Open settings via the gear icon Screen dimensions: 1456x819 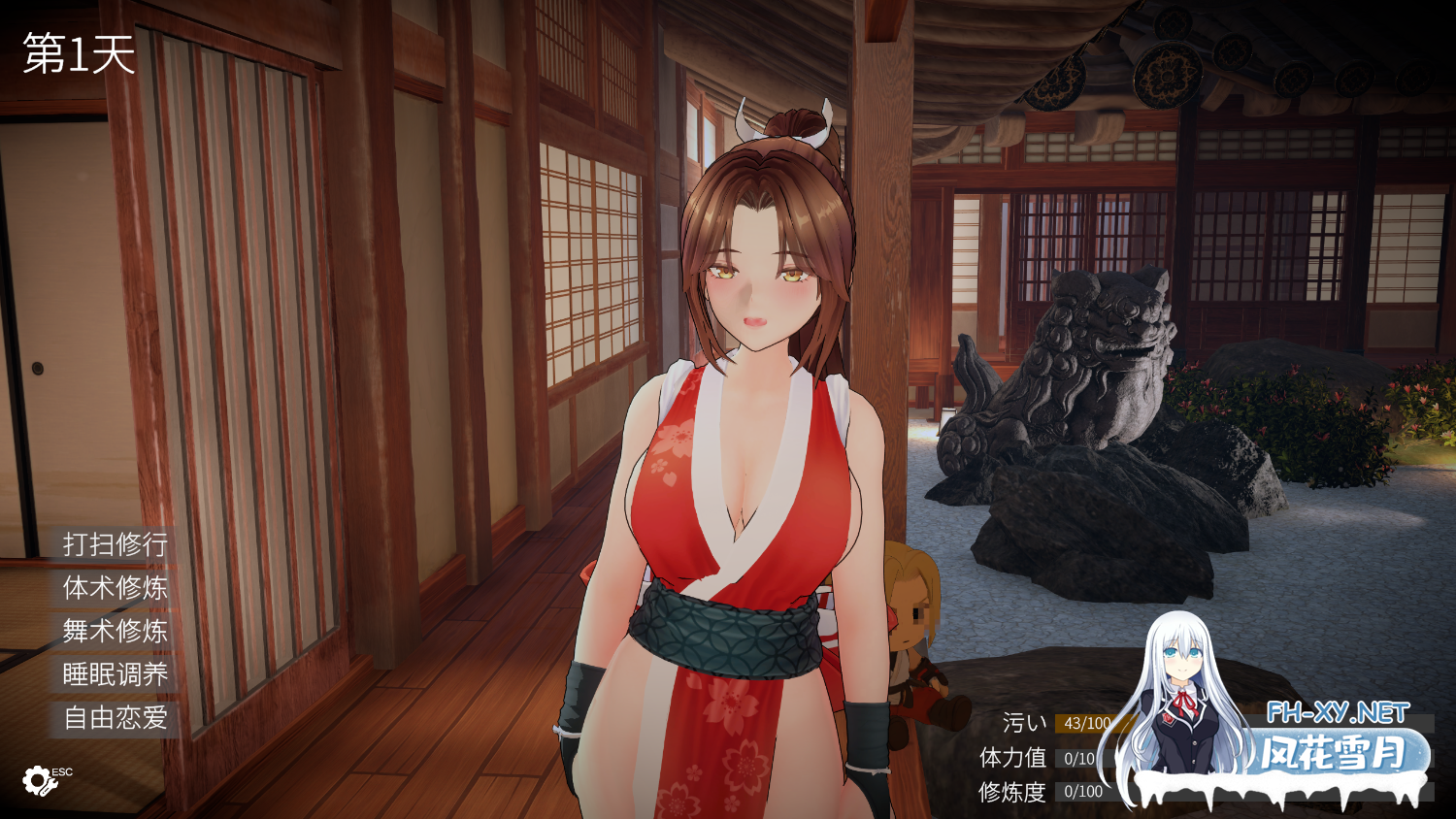[39, 779]
